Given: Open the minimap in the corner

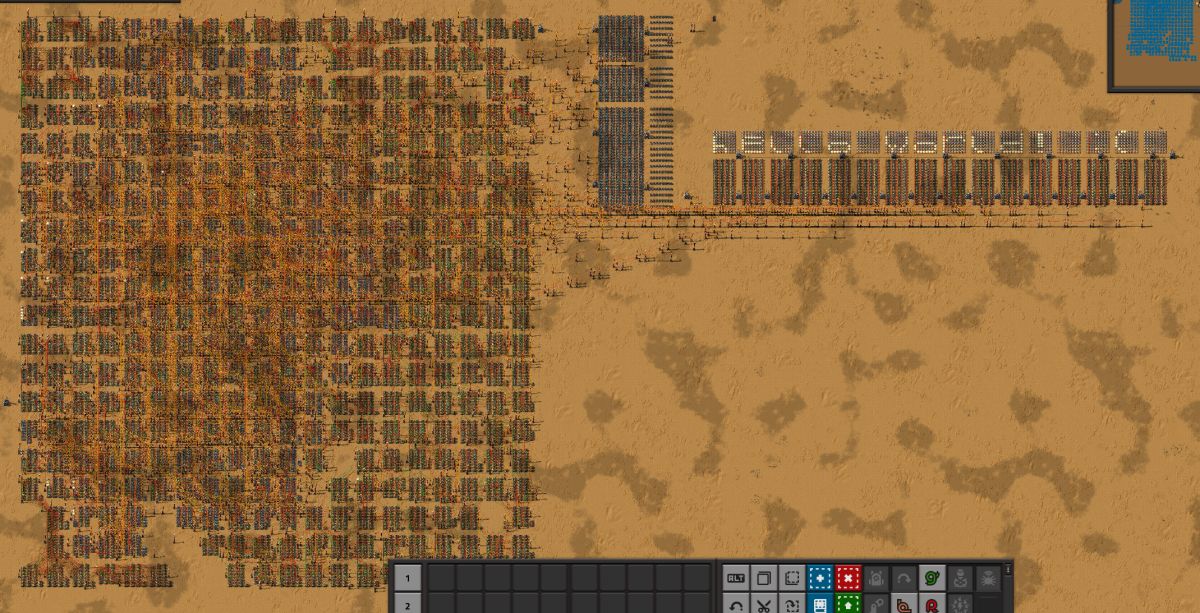Looking at the screenshot, I should tap(1155, 44).
